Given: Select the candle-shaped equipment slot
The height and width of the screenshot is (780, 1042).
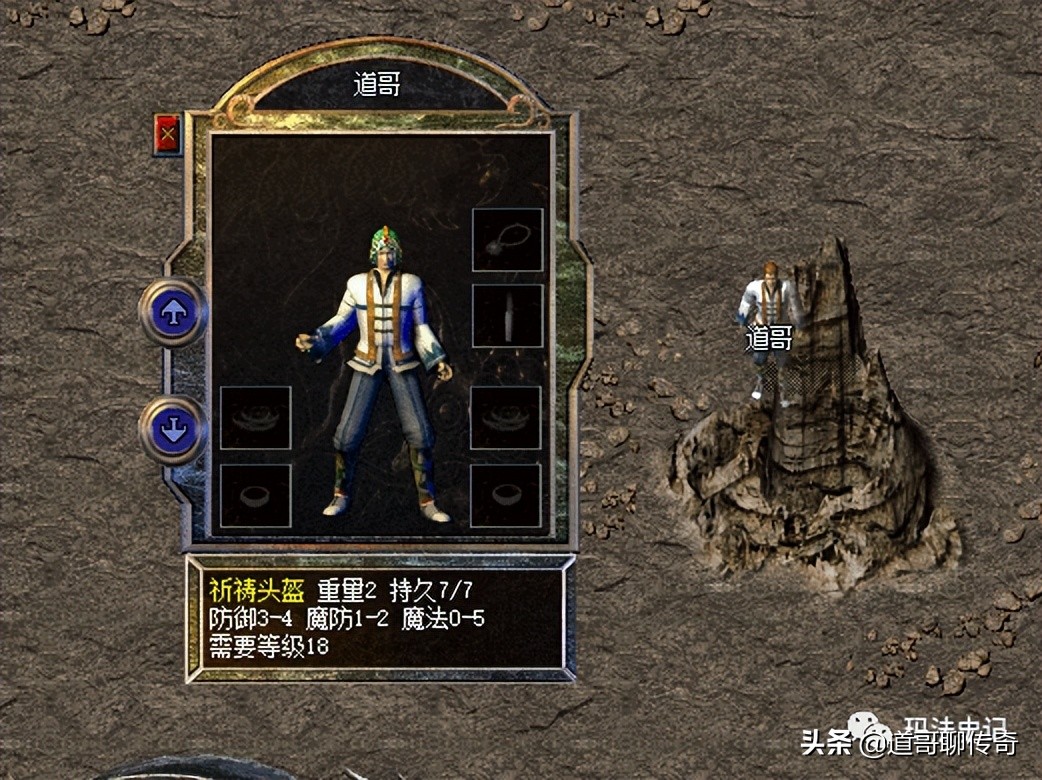Looking at the screenshot, I should click(x=507, y=316).
